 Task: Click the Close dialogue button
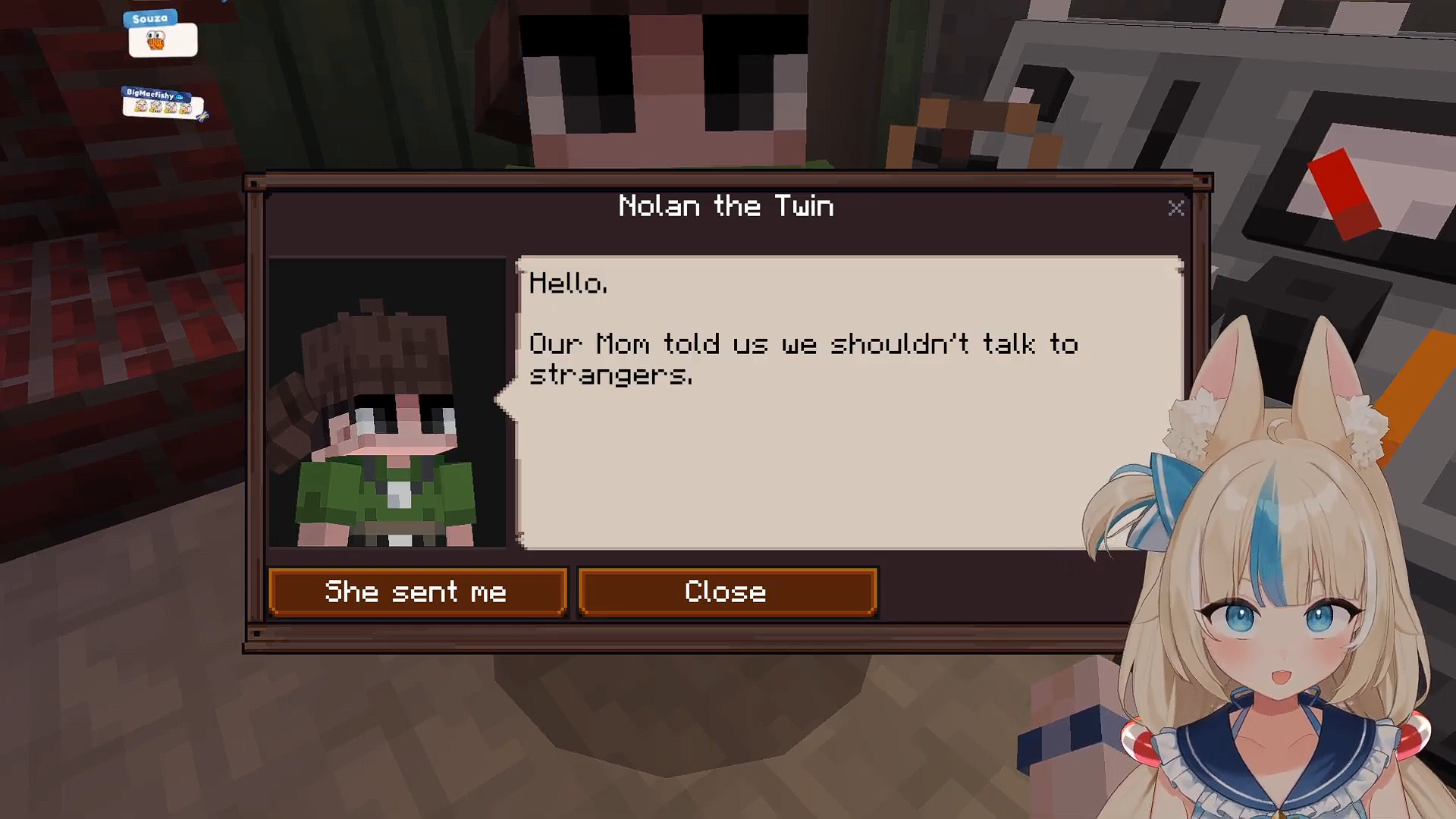point(726,592)
